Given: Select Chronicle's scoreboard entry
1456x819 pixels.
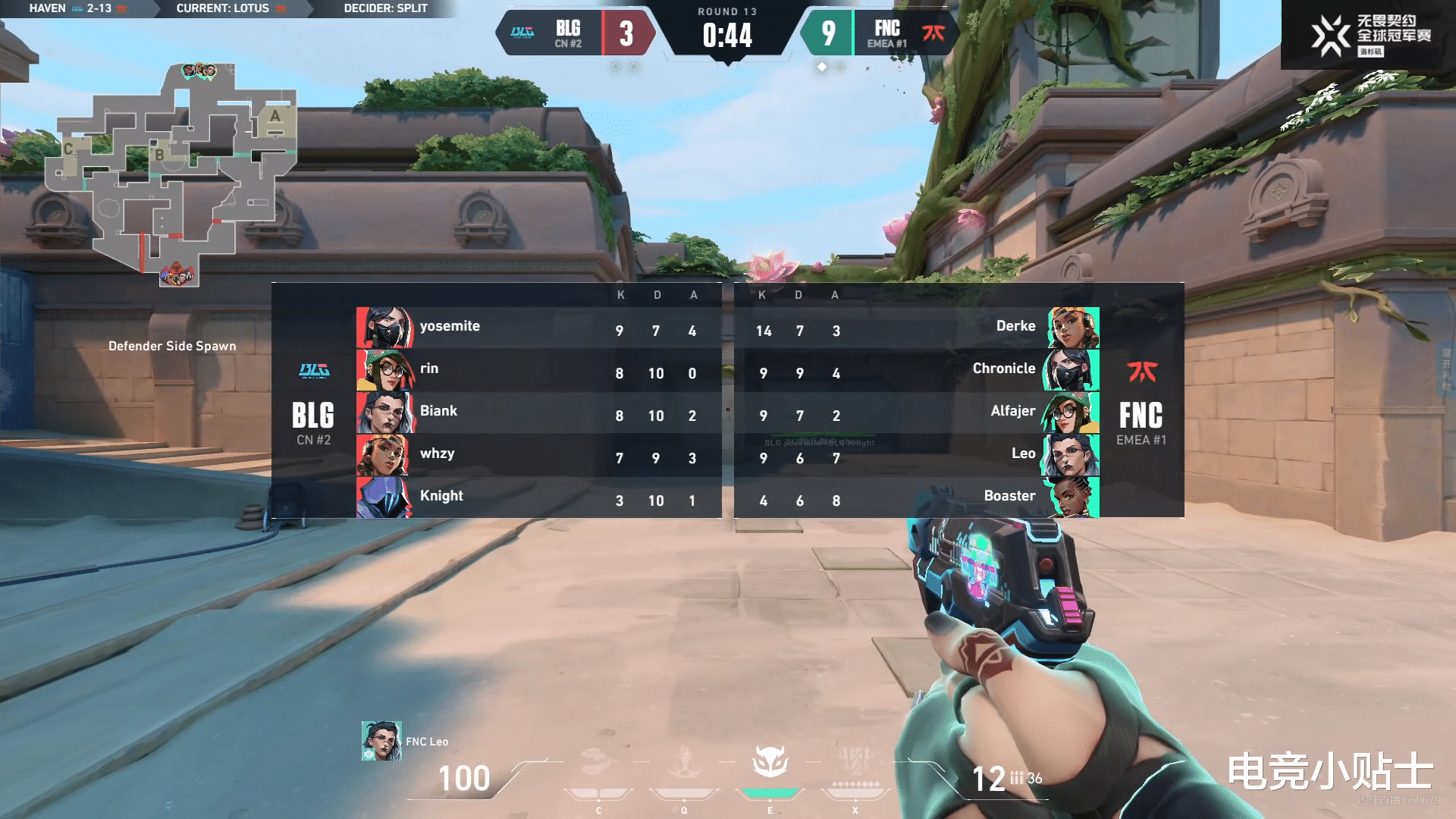Looking at the screenshot, I should pos(918,370).
